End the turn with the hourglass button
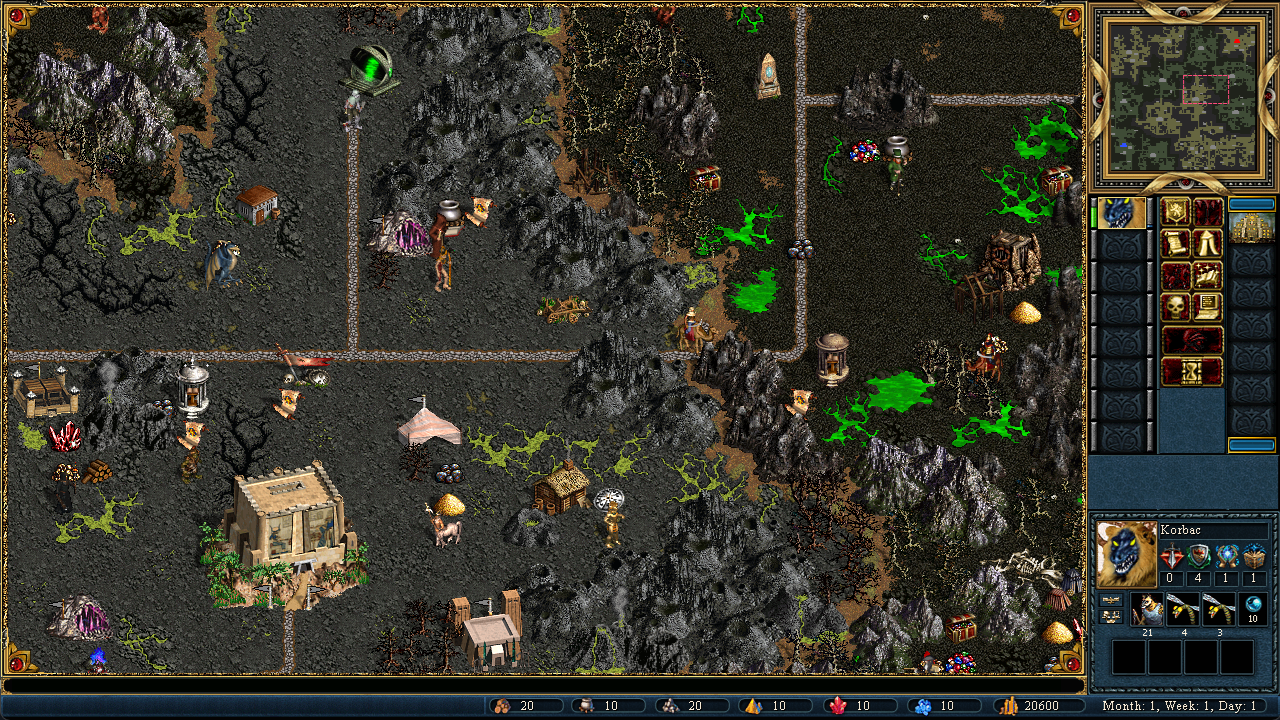This screenshot has width=1280, height=720. pos(1191,371)
